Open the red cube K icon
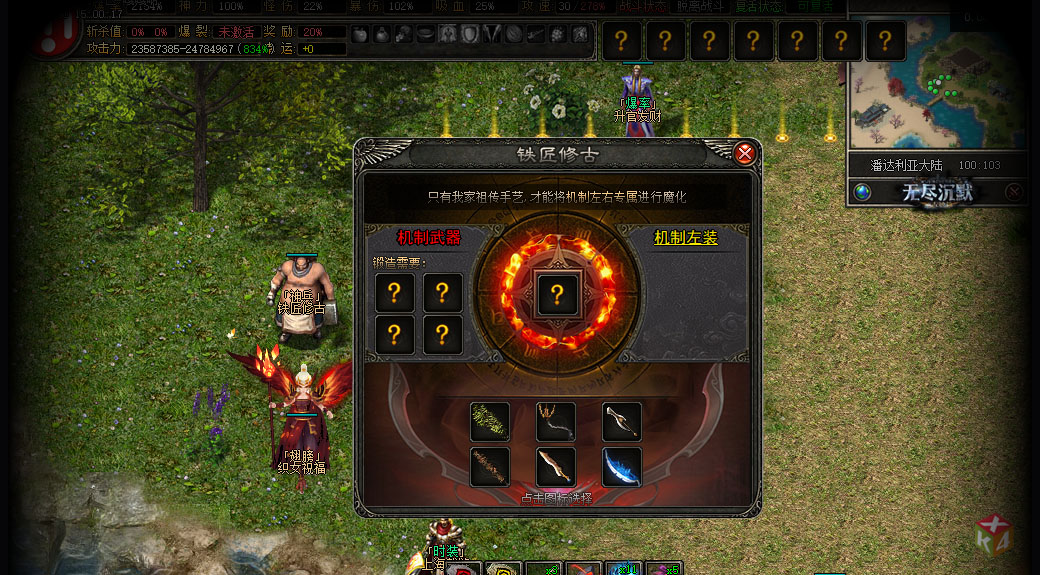The width and height of the screenshot is (1040, 575). [x=994, y=536]
